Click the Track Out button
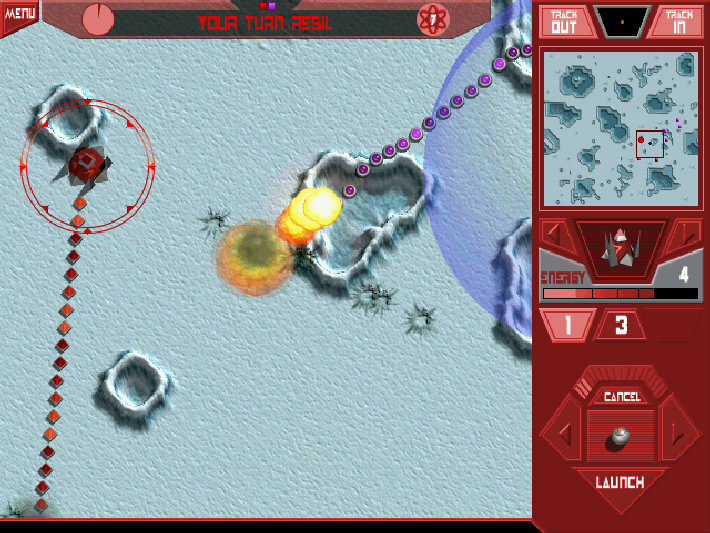The height and width of the screenshot is (533, 710). coord(565,21)
